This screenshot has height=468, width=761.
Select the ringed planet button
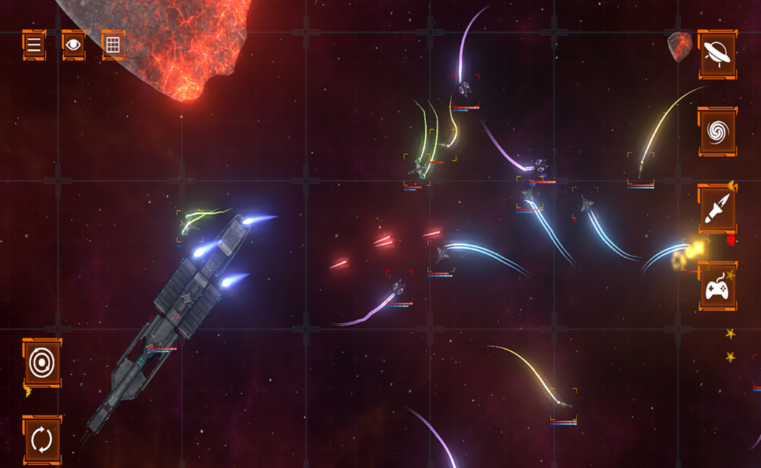(717, 54)
